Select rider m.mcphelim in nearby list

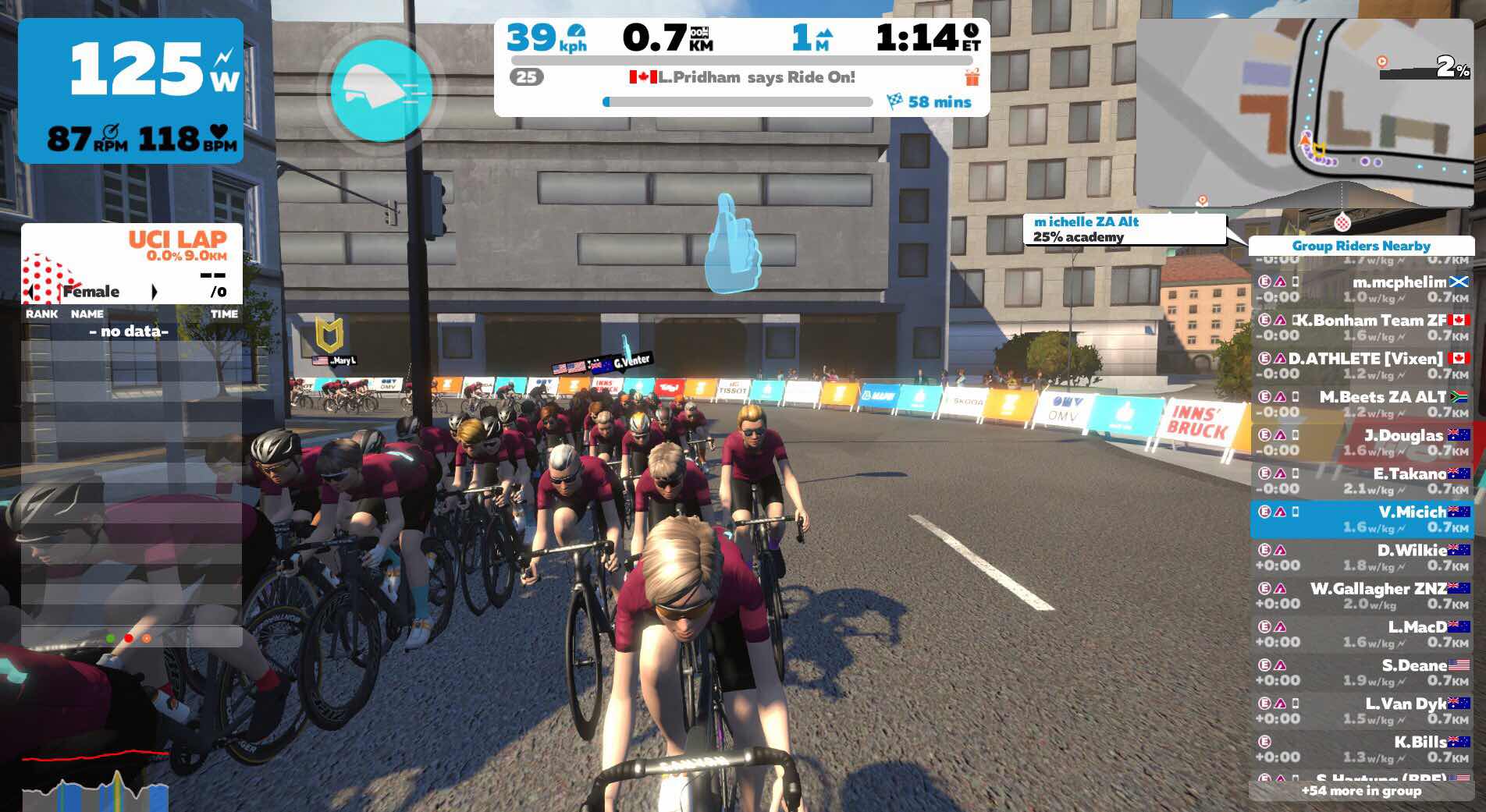(1361, 289)
